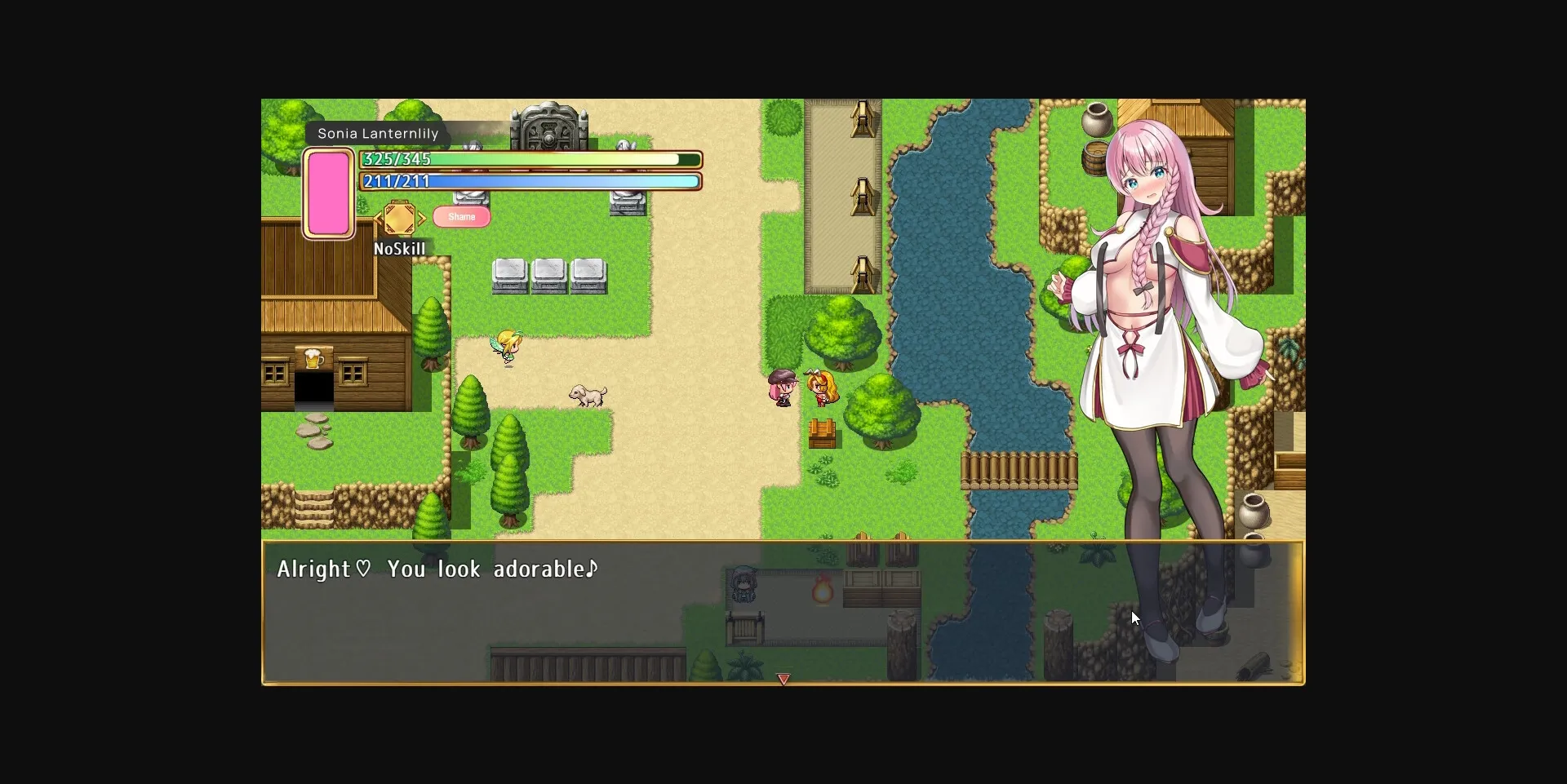
Task: Click the beret-wearing NPC near the path
Action: (x=781, y=385)
